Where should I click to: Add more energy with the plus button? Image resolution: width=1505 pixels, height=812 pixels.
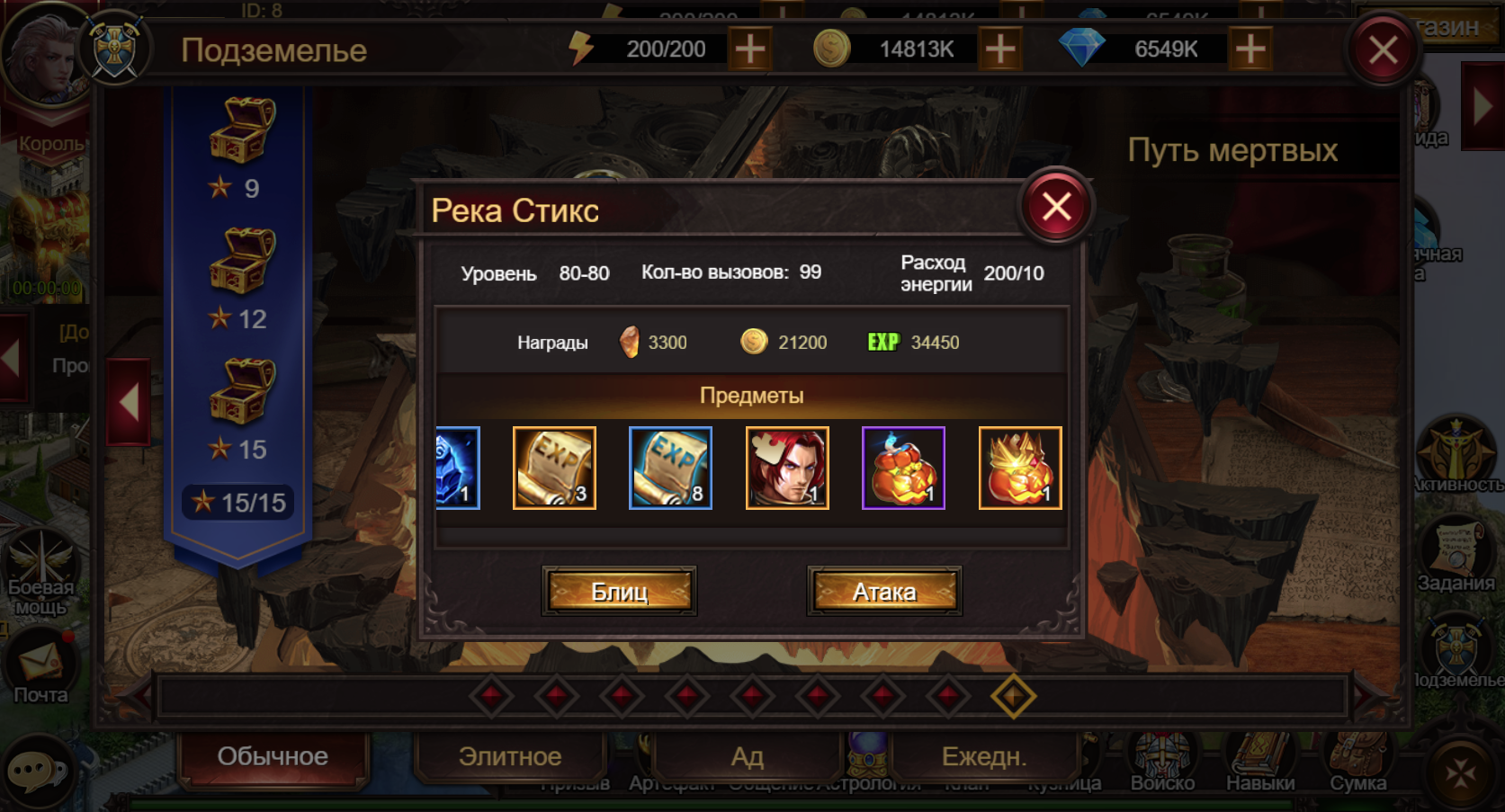(749, 49)
